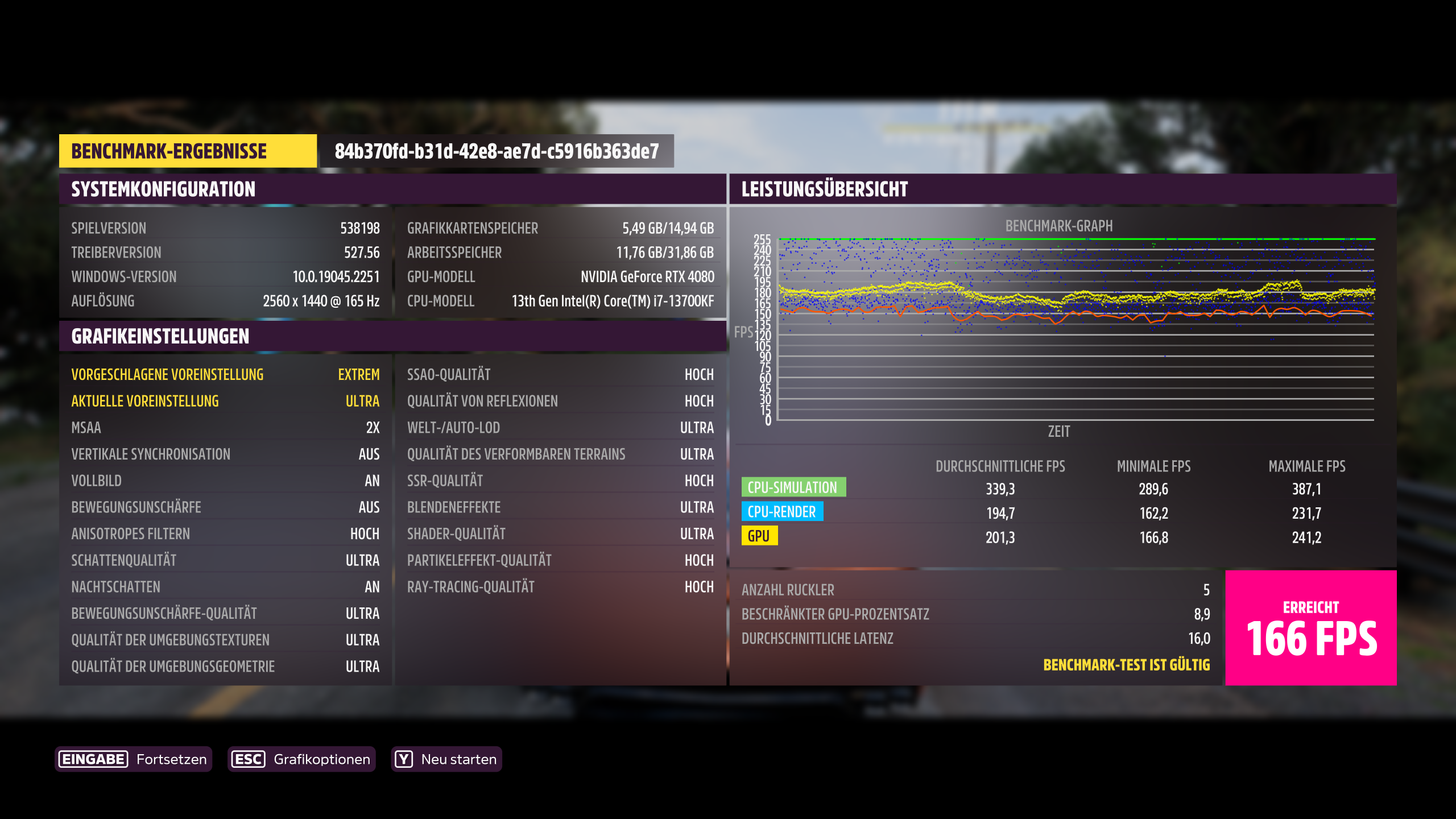Click the blue CPU-RENDER legend badge

(x=781, y=512)
